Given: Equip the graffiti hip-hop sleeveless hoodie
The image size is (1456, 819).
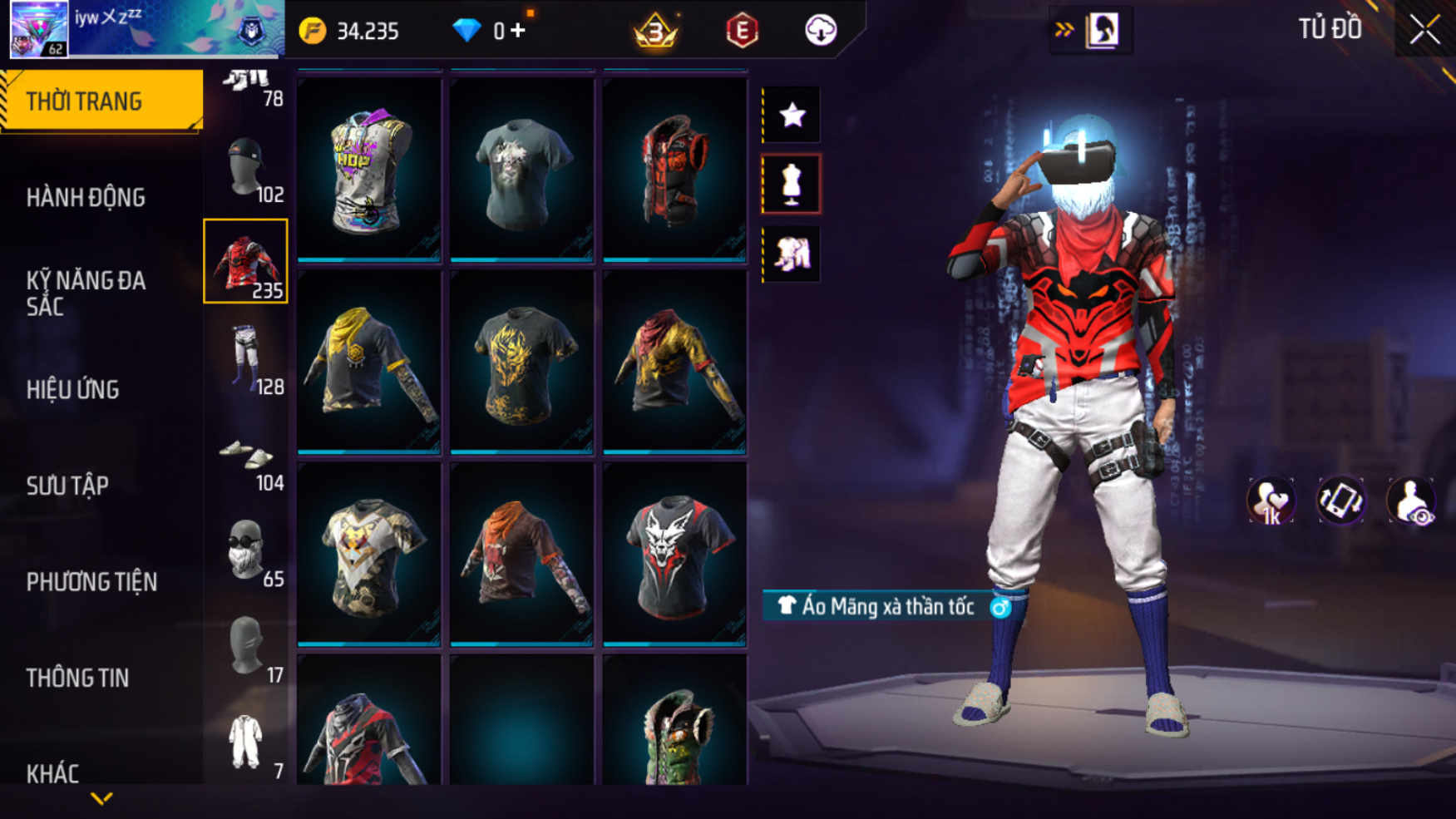Looking at the screenshot, I should pyautogui.click(x=369, y=170).
